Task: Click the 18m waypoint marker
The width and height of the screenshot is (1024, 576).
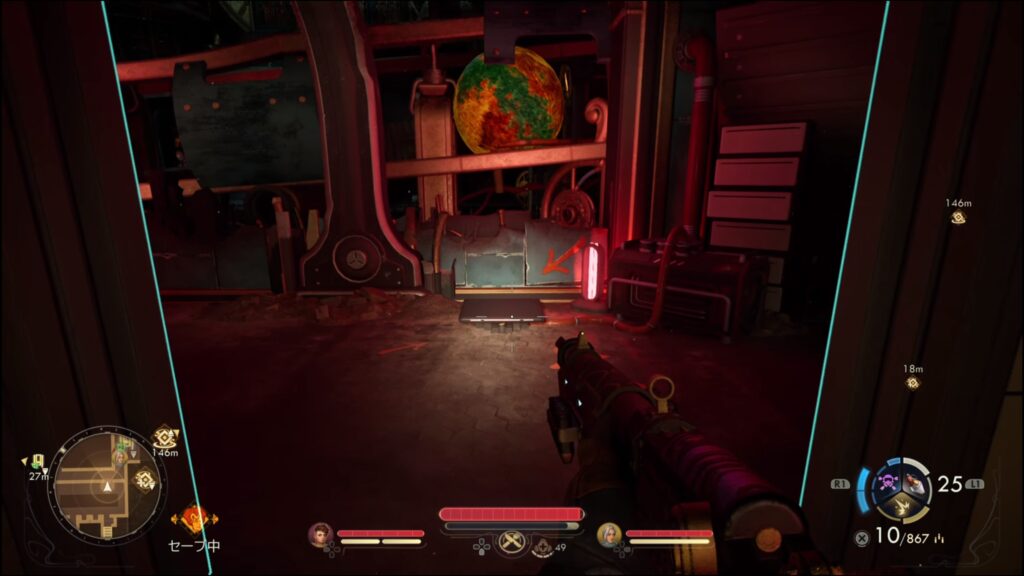Action: tap(912, 382)
